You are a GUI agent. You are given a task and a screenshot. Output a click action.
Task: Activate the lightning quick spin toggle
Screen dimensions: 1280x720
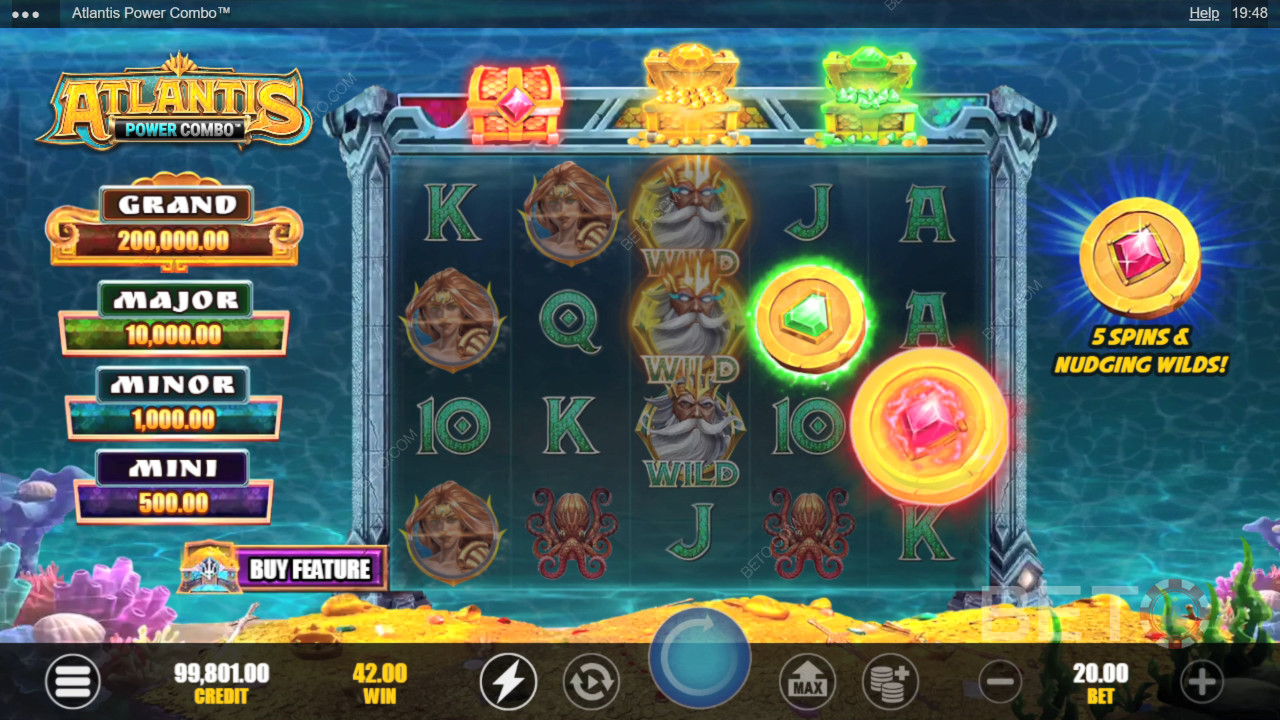pos(508,682)
